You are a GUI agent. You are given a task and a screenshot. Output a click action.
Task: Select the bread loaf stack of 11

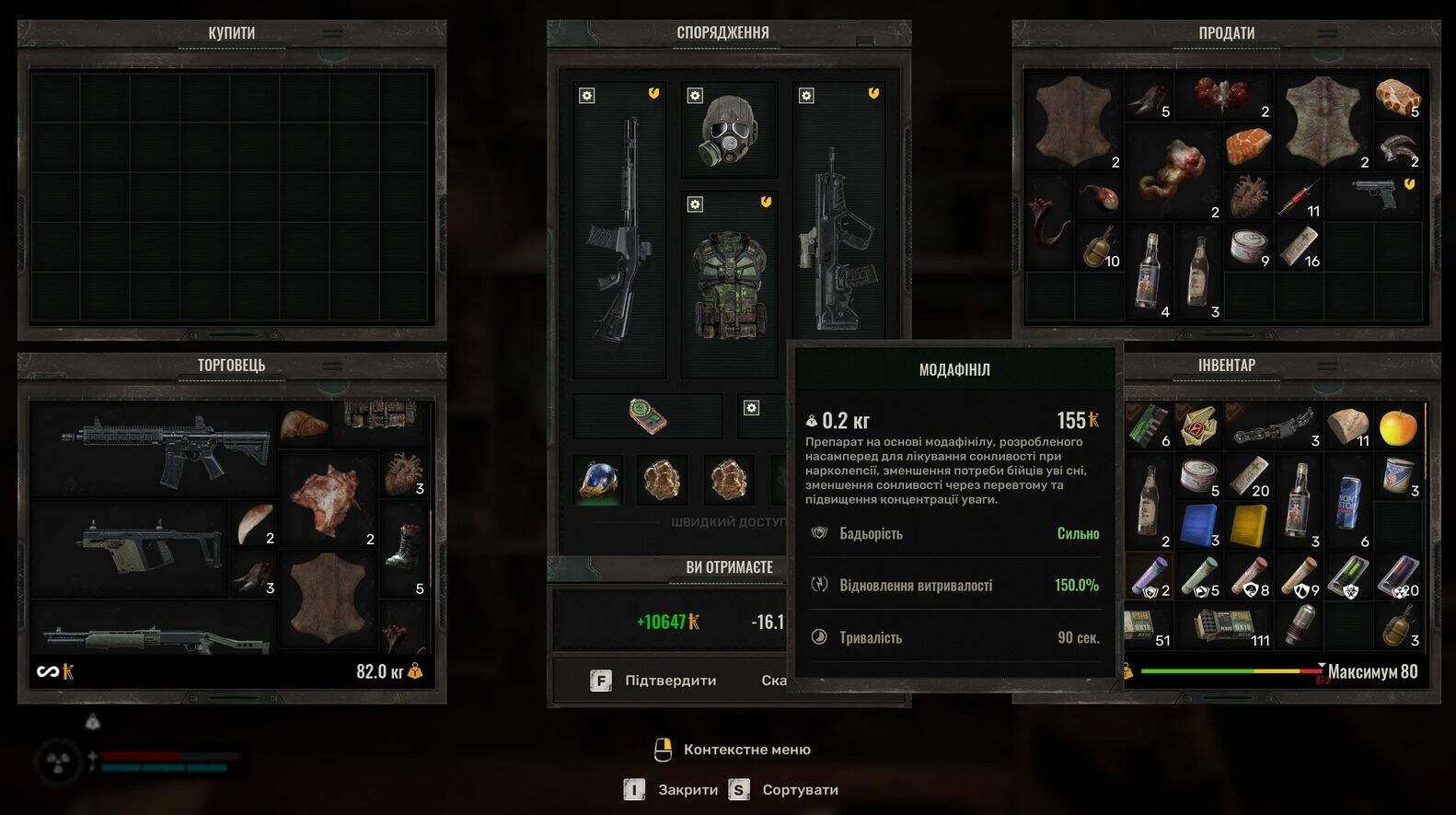[1347, 425]
